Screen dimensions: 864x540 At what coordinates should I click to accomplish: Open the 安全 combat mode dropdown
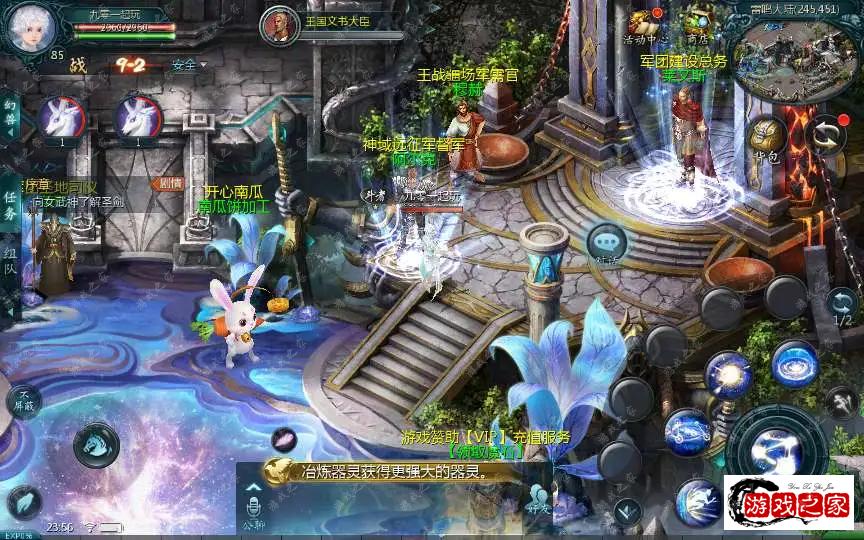tap(188, 65)
